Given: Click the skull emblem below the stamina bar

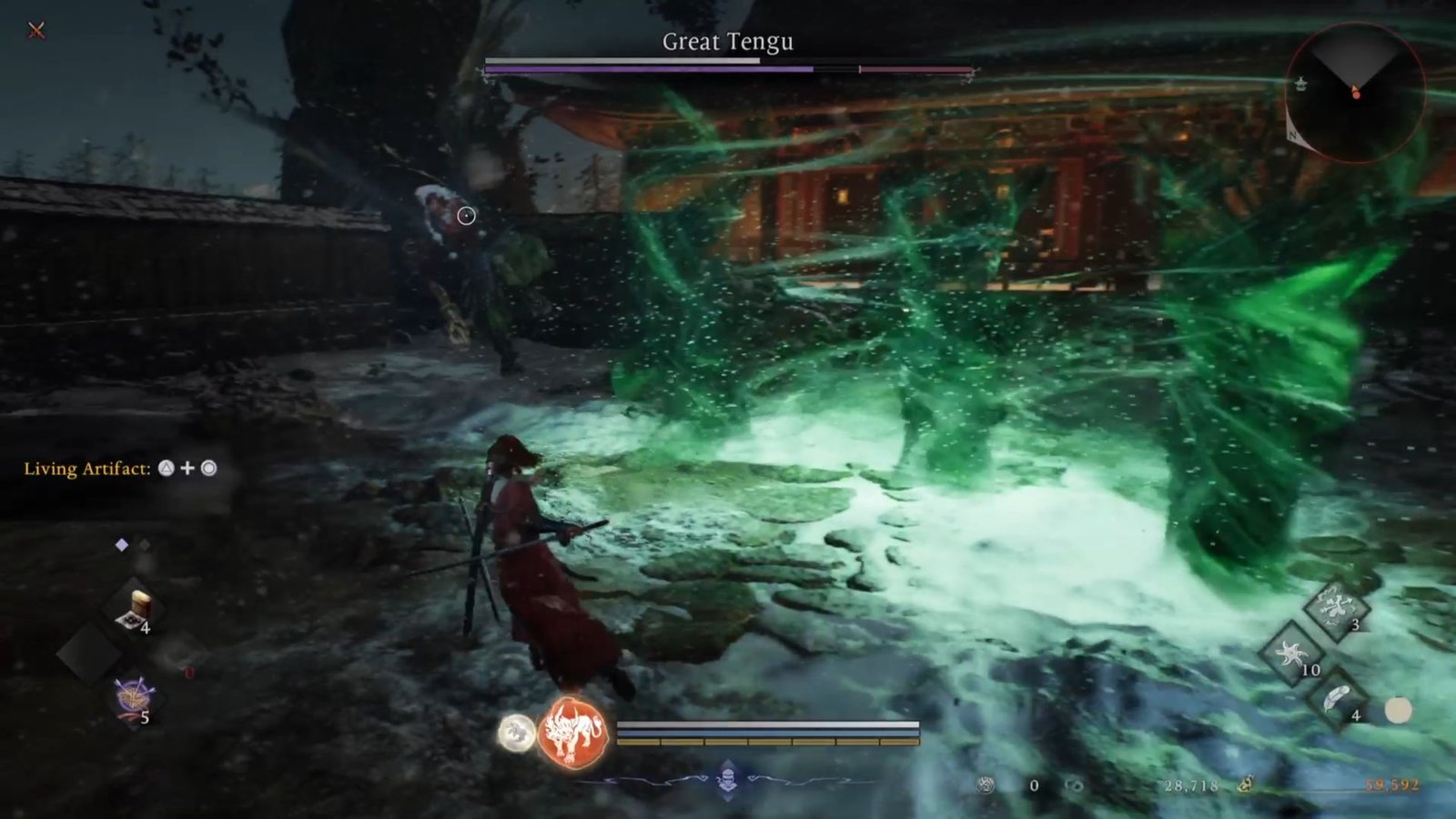Looking at the screenshot, I should (728, 778).
